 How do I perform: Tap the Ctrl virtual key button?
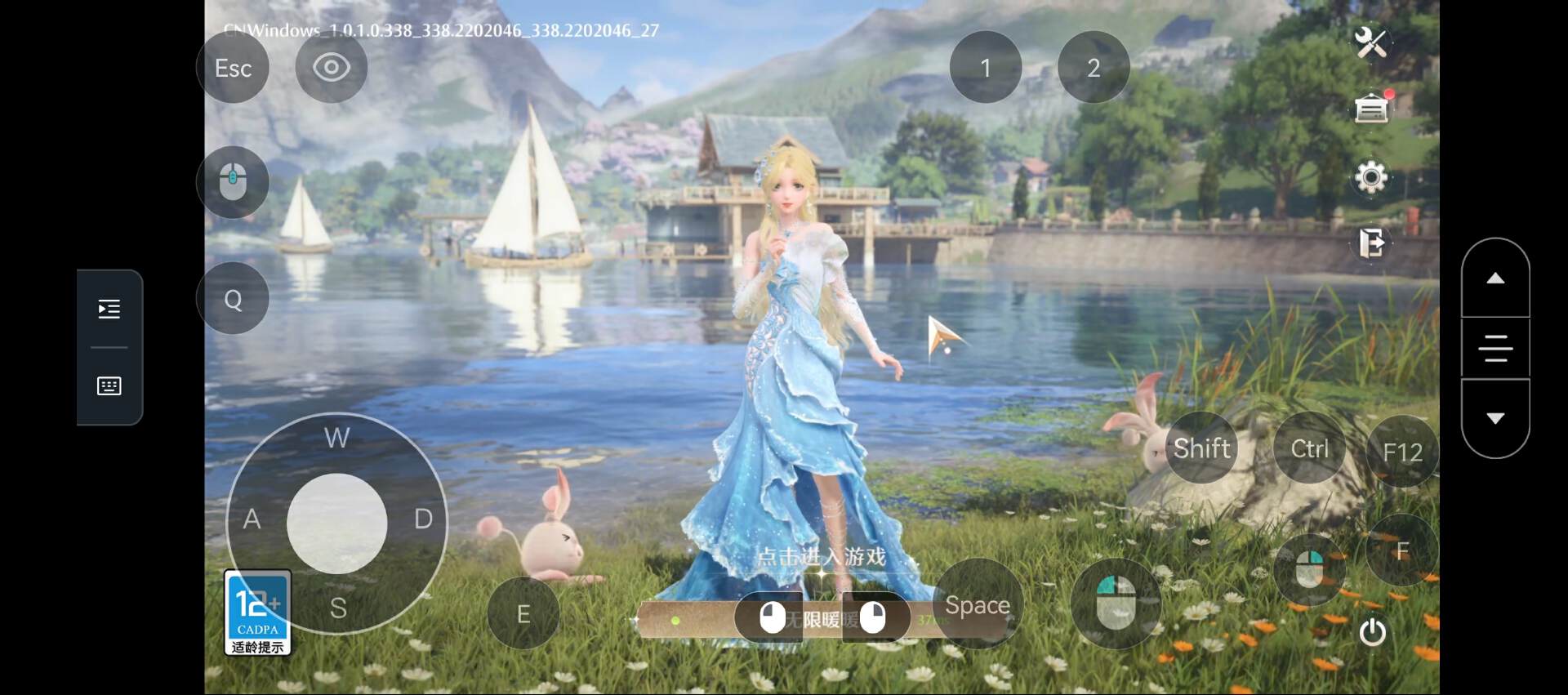(1309, 448)
